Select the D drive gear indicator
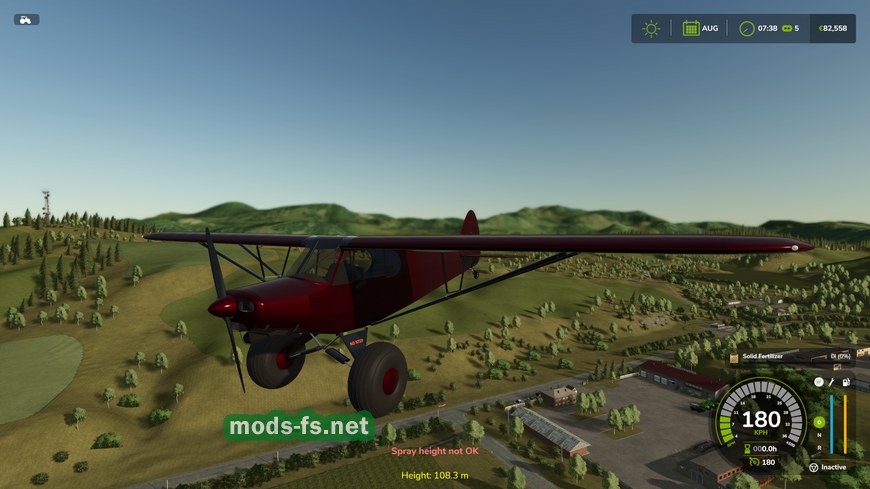This screenshot has height=489, width=870. [x=819, y=422]
